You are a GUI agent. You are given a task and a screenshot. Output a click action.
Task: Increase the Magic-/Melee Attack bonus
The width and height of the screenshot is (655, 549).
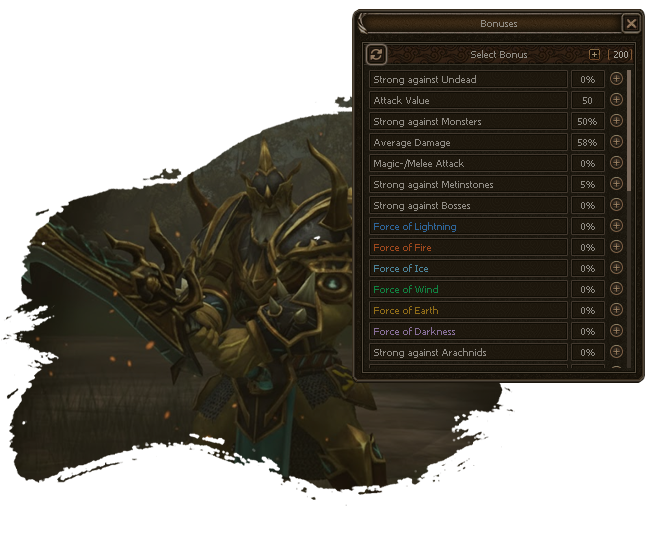click(616, 163)
